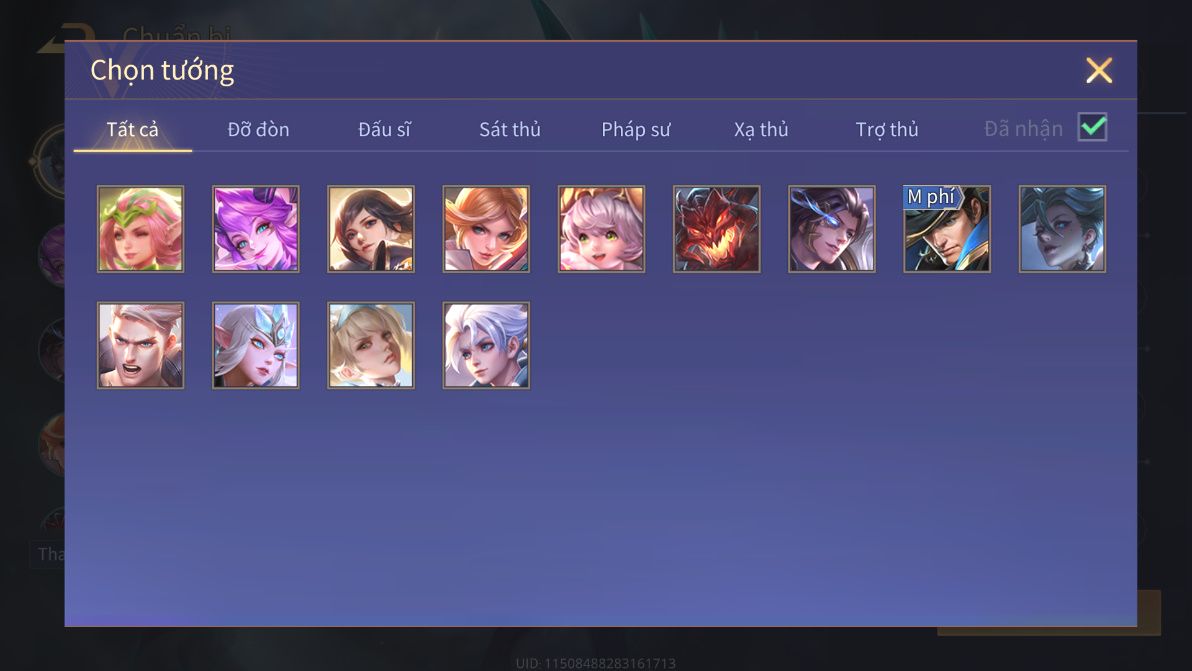Viewport: 1192px width, 671px height.
Task: Select the shouting grey-haired male hero
Action: tap(141, 345)
